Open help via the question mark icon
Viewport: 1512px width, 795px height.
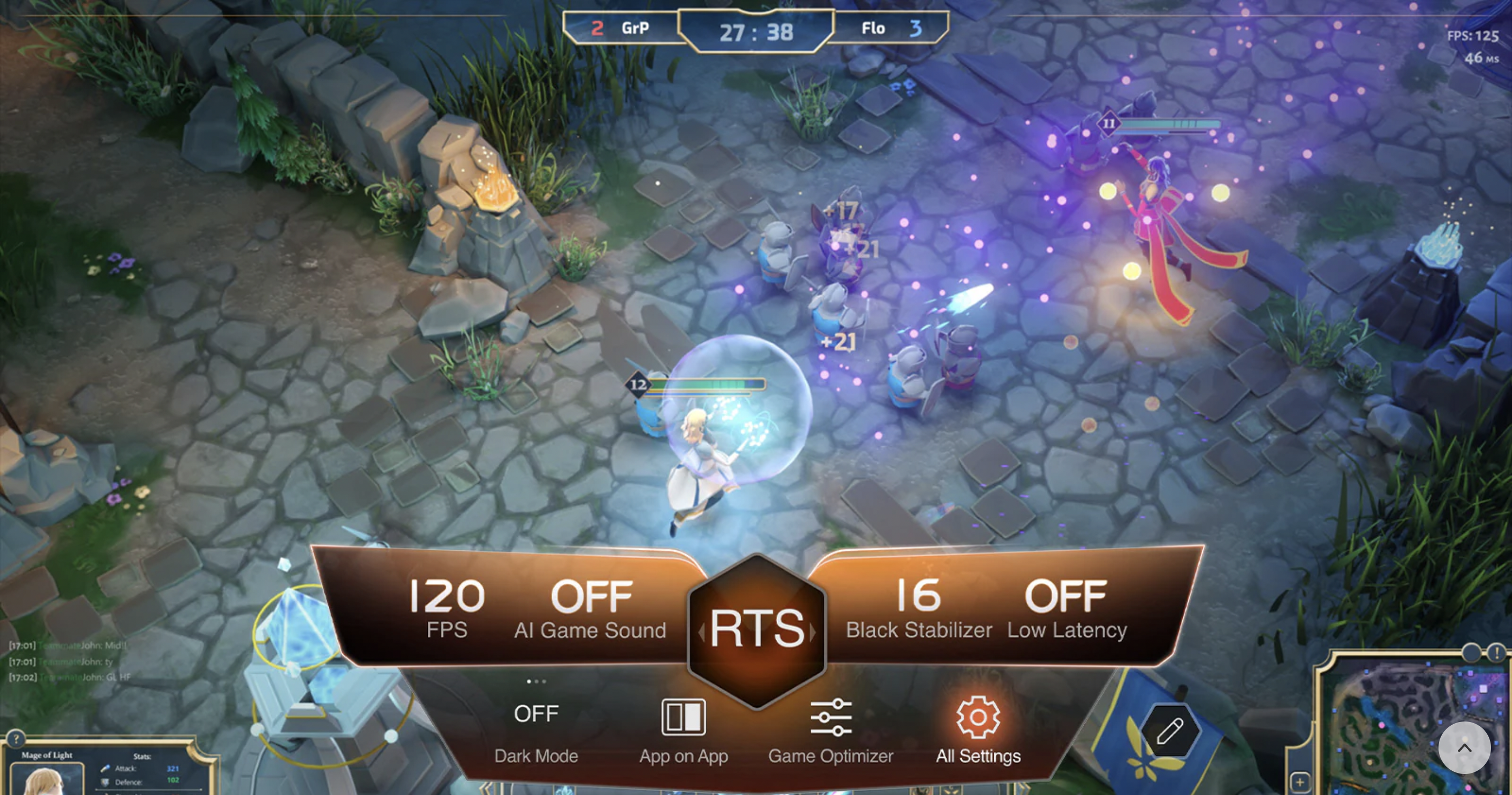pyautogui.click(x=16, y=739)
